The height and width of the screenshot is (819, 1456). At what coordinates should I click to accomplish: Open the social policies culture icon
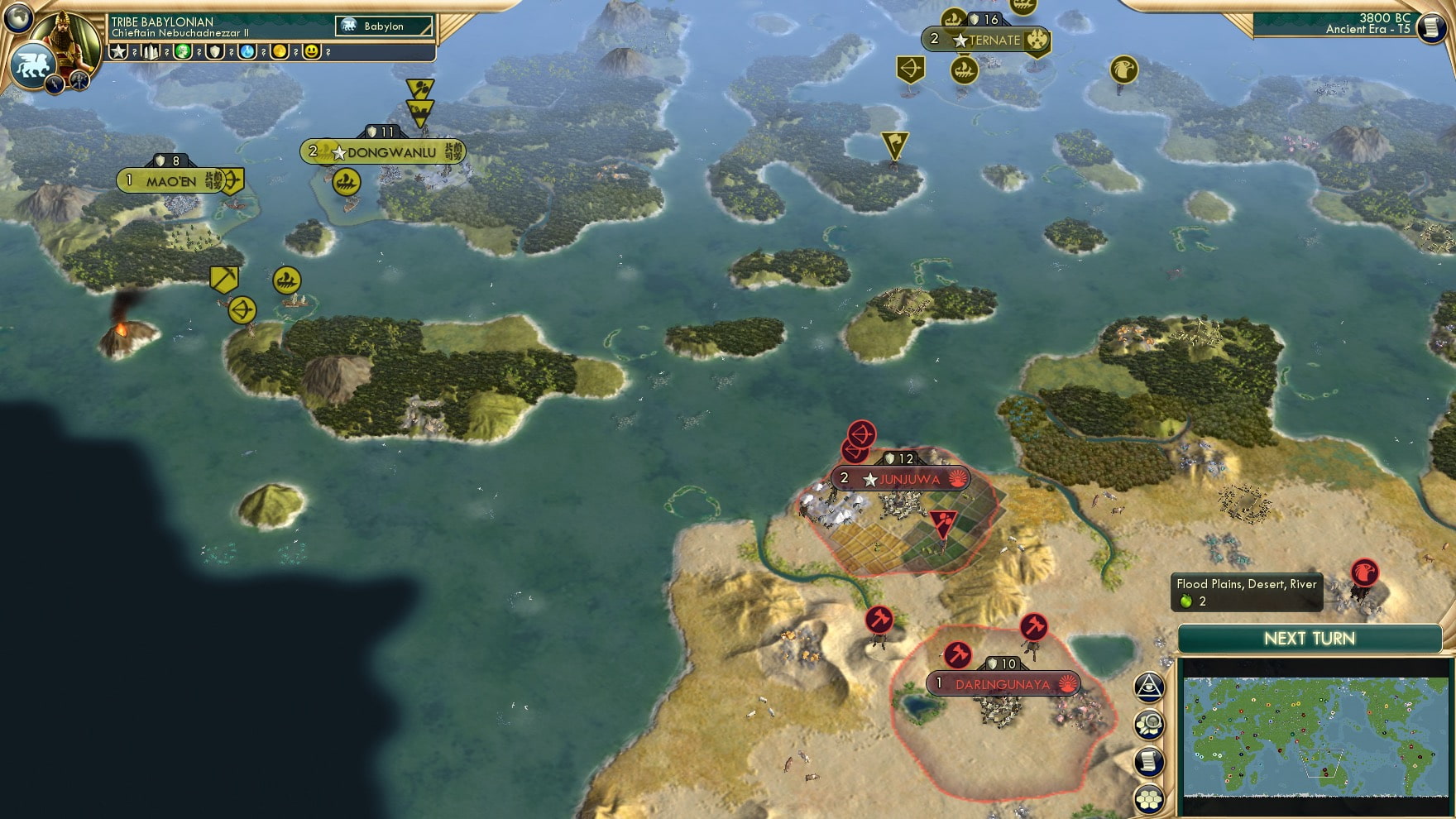pyautogui.click(x=182, y=51)
